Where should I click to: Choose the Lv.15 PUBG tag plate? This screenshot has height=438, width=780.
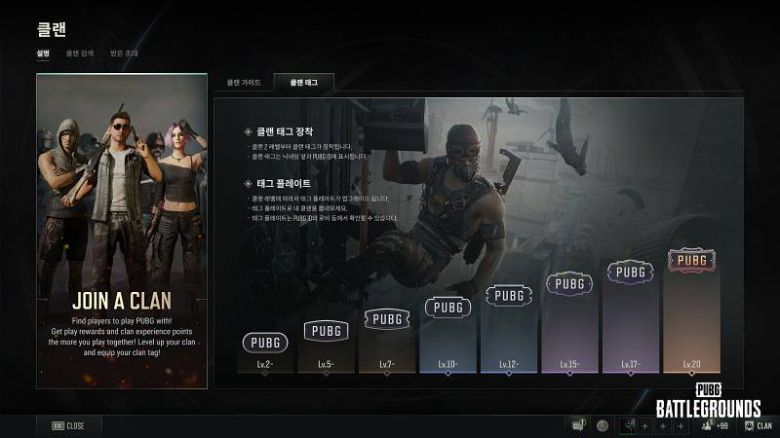570,283
